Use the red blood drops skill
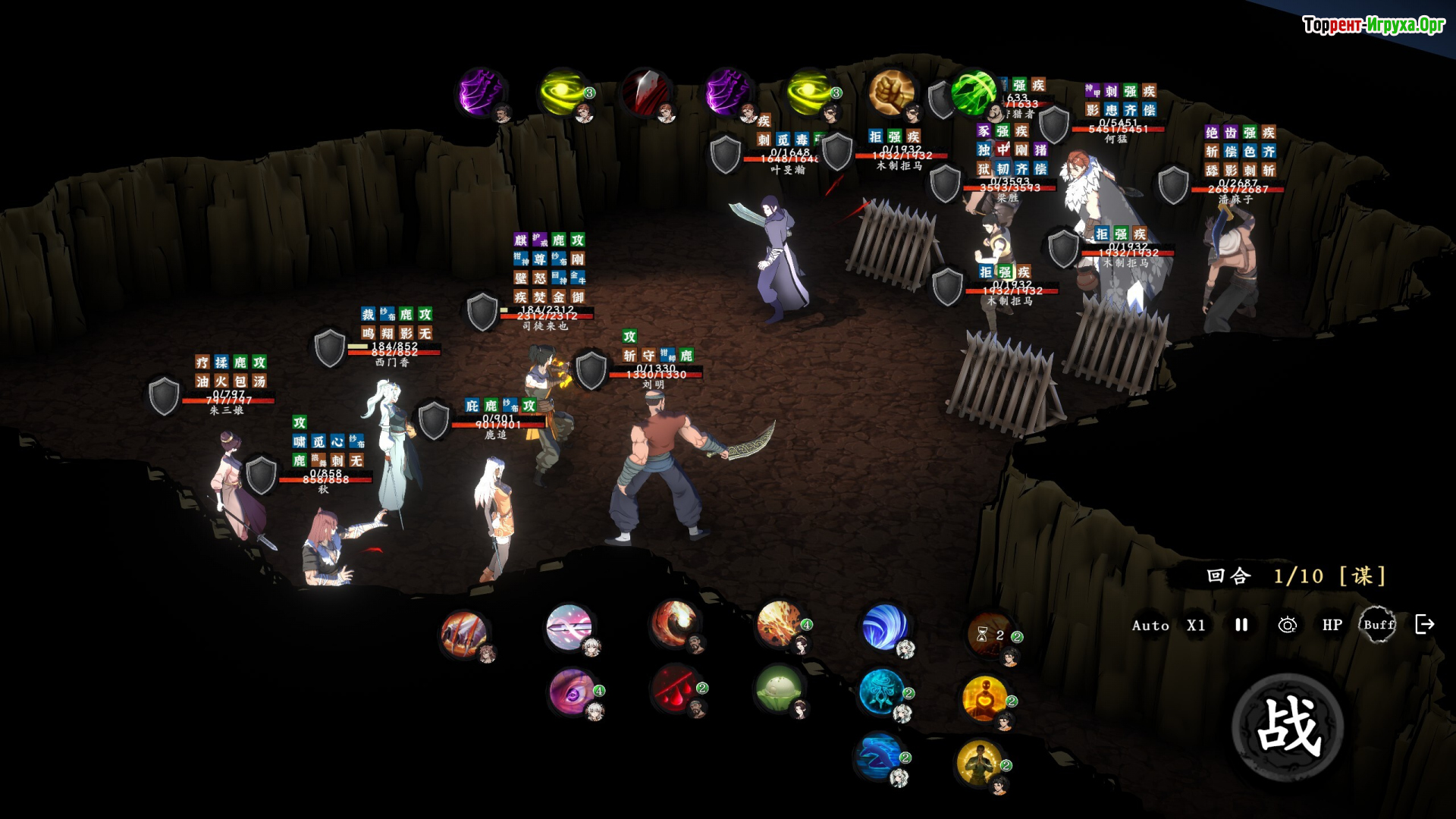 (x=675, y=689)
